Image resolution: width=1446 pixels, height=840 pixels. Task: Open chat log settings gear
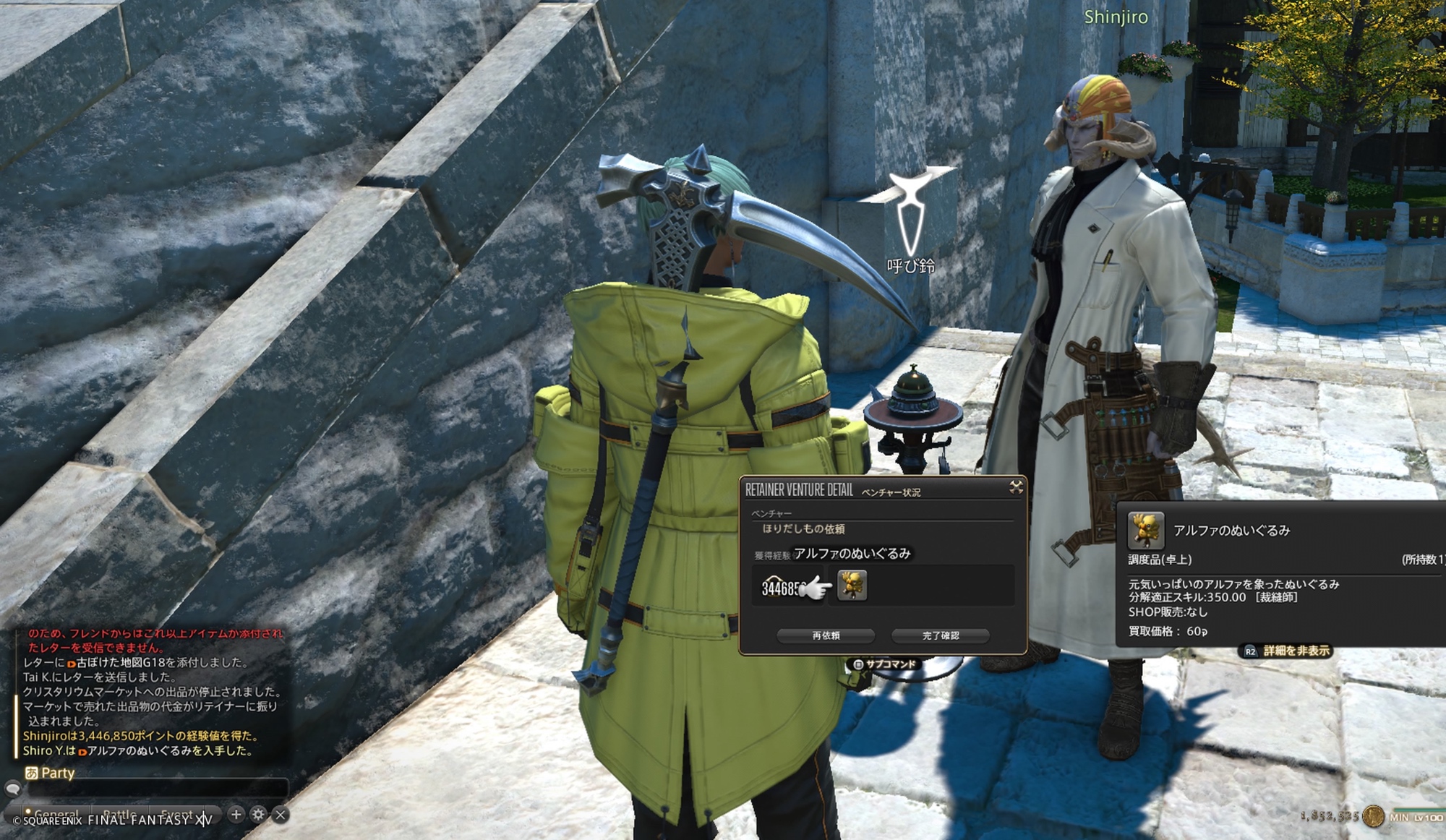coord(258,815)
